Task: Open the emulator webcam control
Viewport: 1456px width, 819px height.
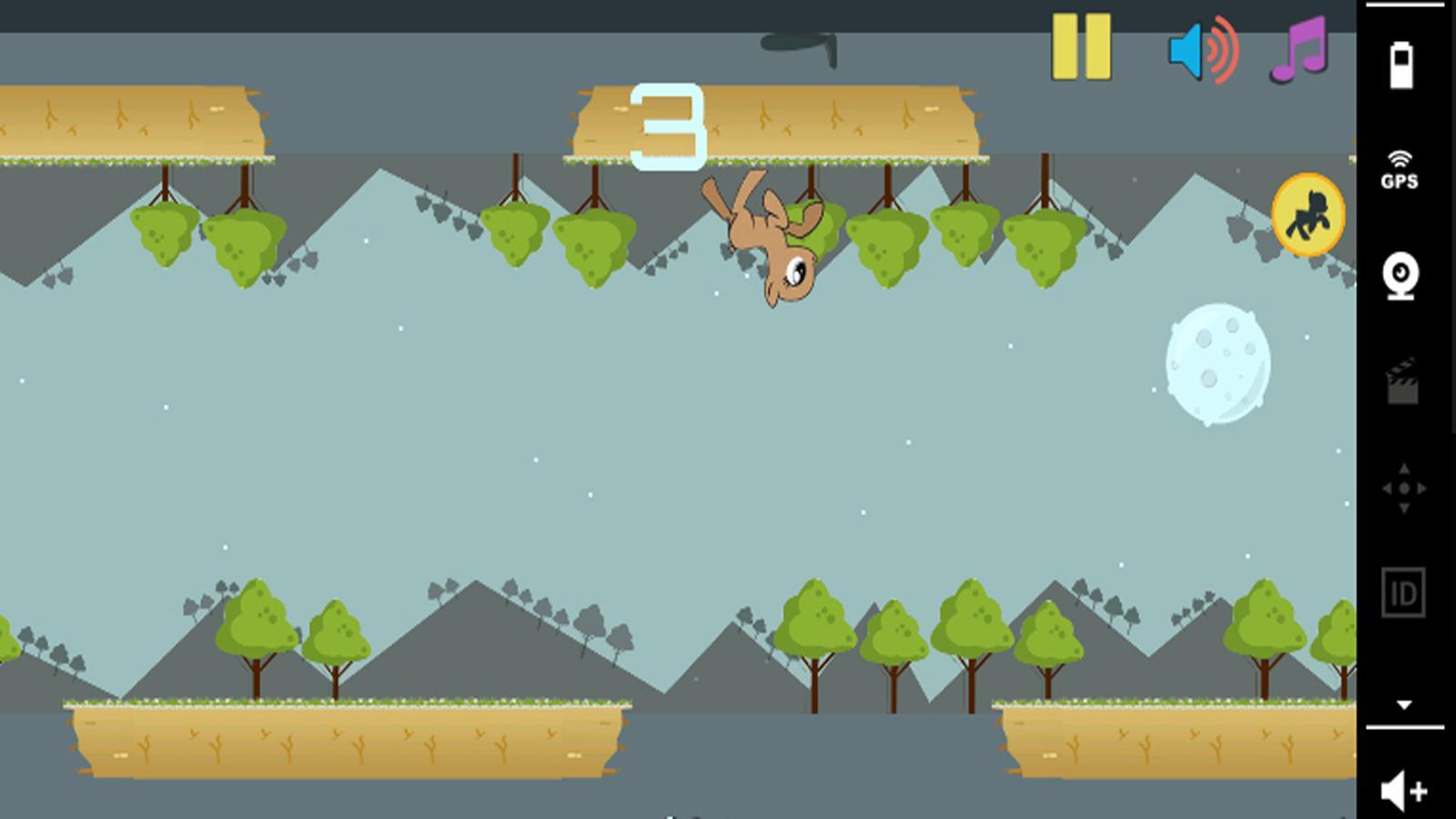Action: (x=1401, y=277)
